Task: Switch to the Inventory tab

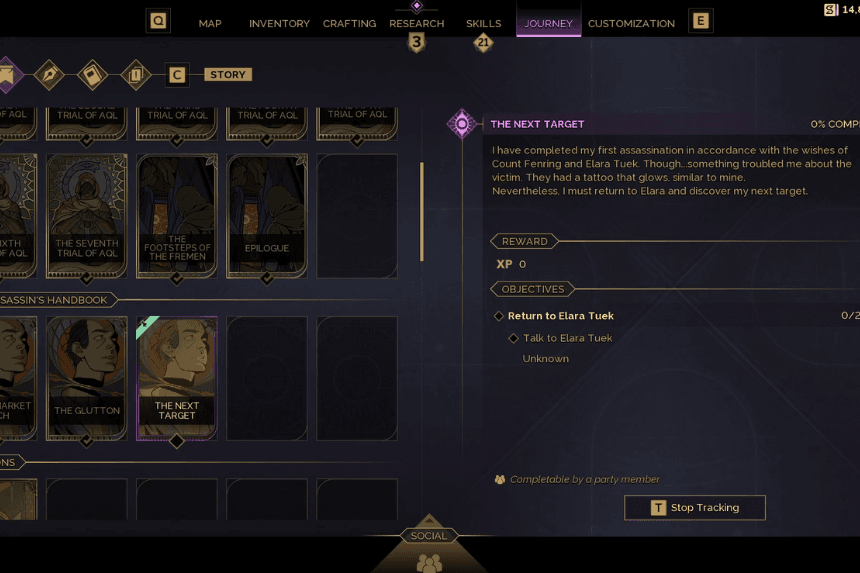Action: 279,23
